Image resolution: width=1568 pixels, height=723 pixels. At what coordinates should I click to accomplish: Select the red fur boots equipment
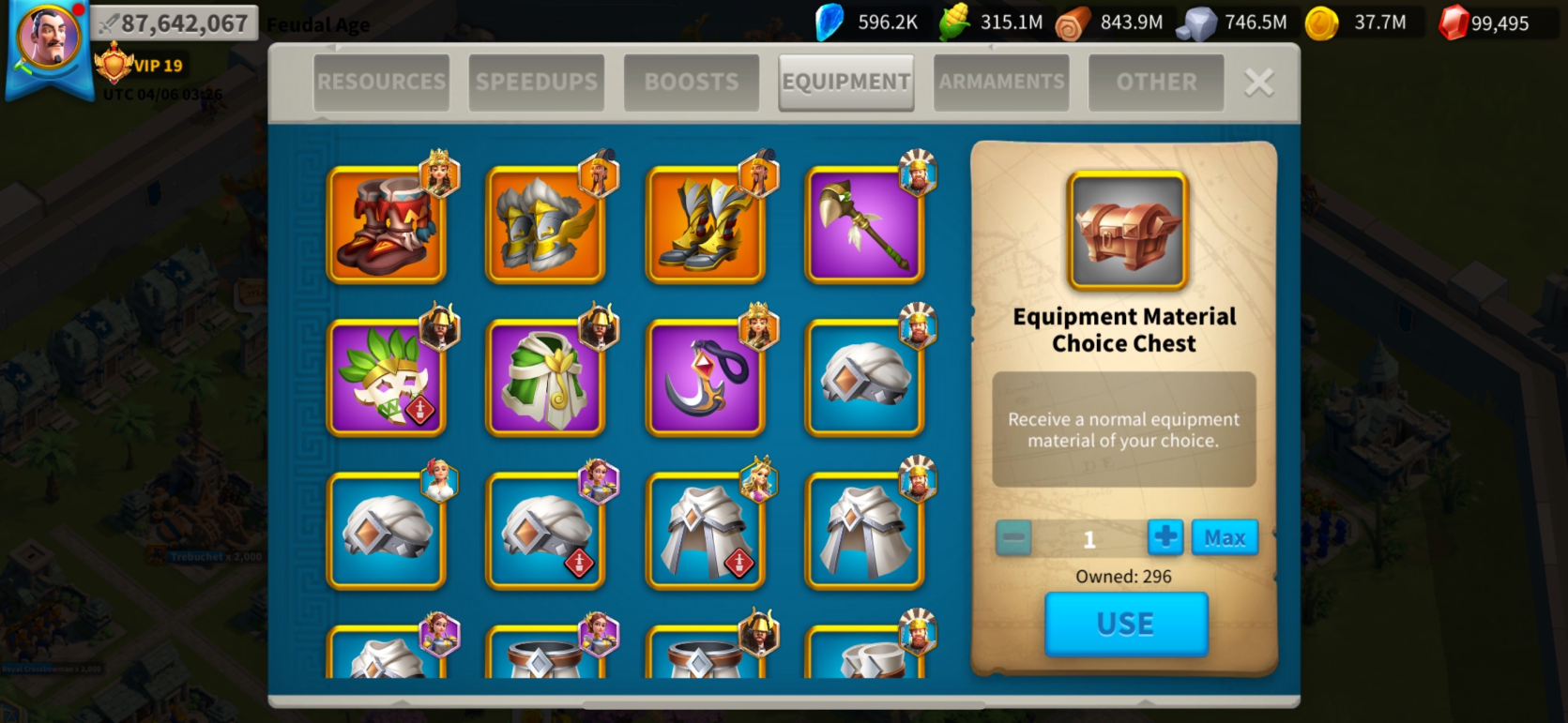point(386,225)
